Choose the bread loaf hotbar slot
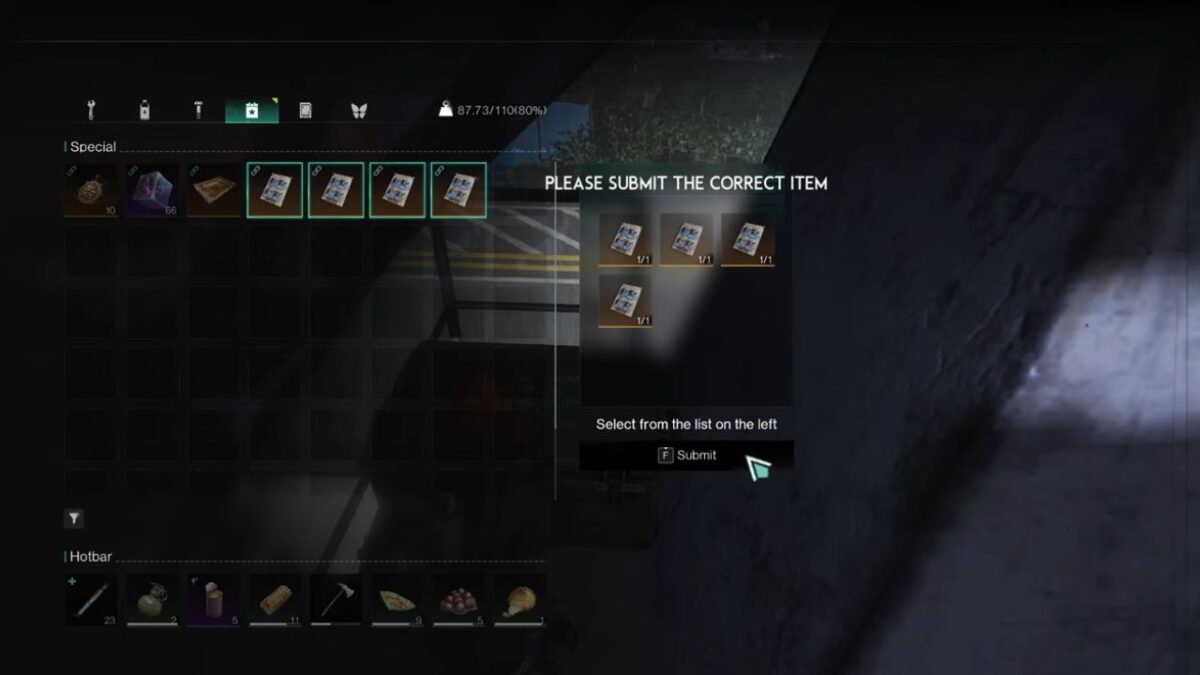Image resolution: width=1200 pixels, height=675 pixels. coord(275,600)
